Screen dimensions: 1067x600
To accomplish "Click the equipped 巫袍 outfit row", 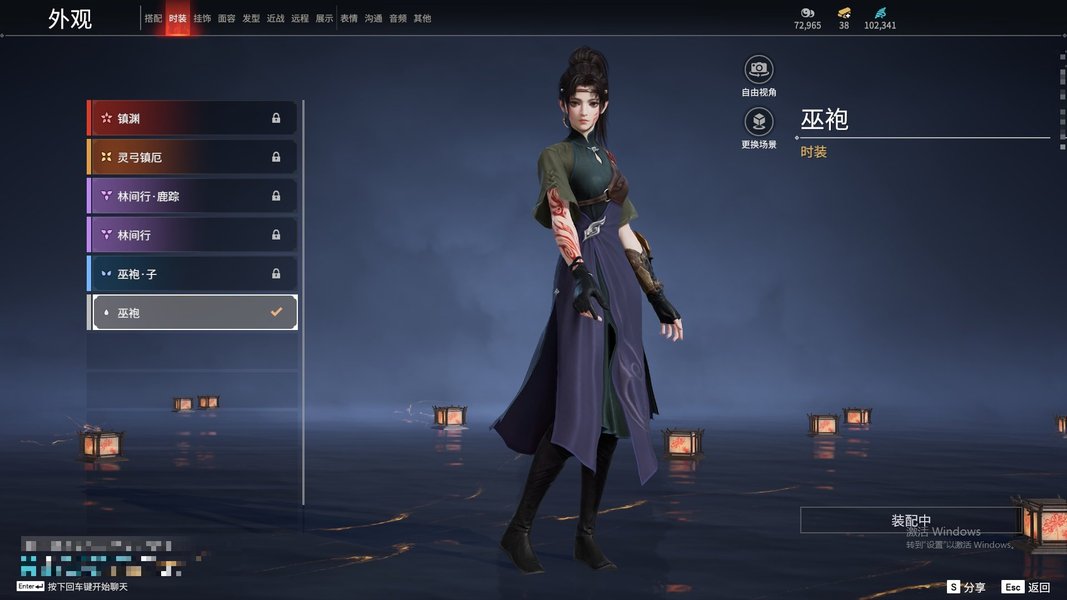I will [193, 313].
